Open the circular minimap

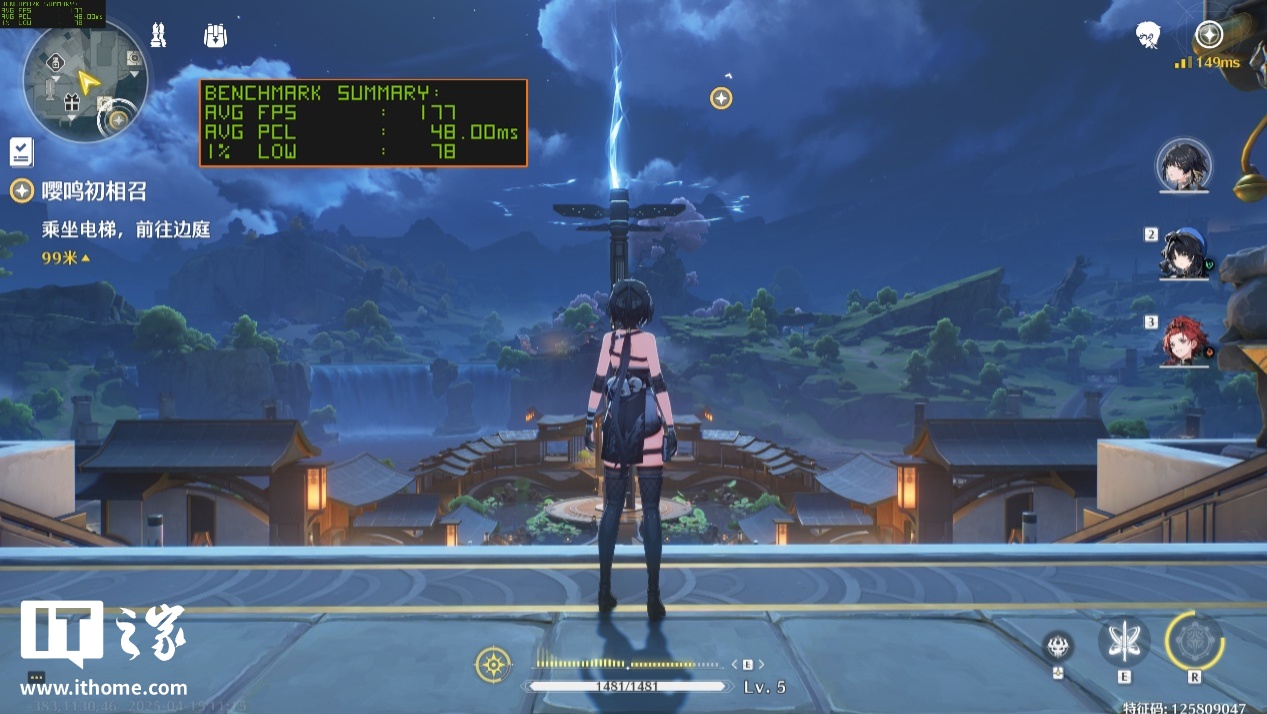[x=86, y=81]
